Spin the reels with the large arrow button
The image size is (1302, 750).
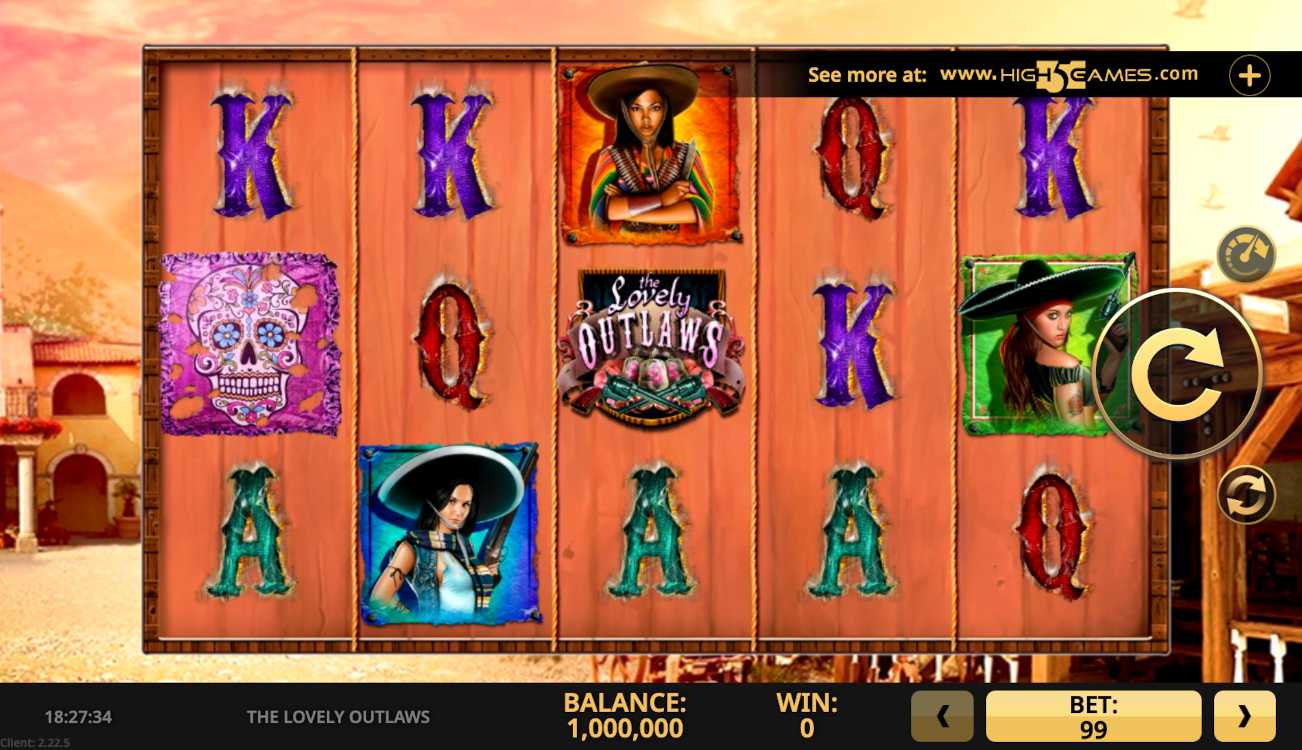pos(1179,373)
